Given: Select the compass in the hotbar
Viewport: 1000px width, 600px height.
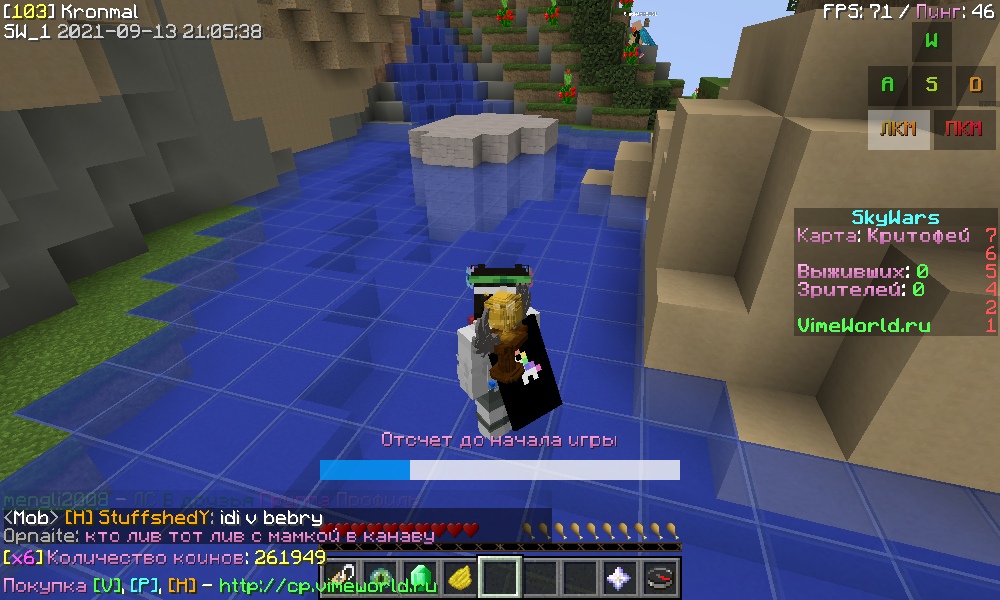Looking at the screenshot, I should coord(659,578).
